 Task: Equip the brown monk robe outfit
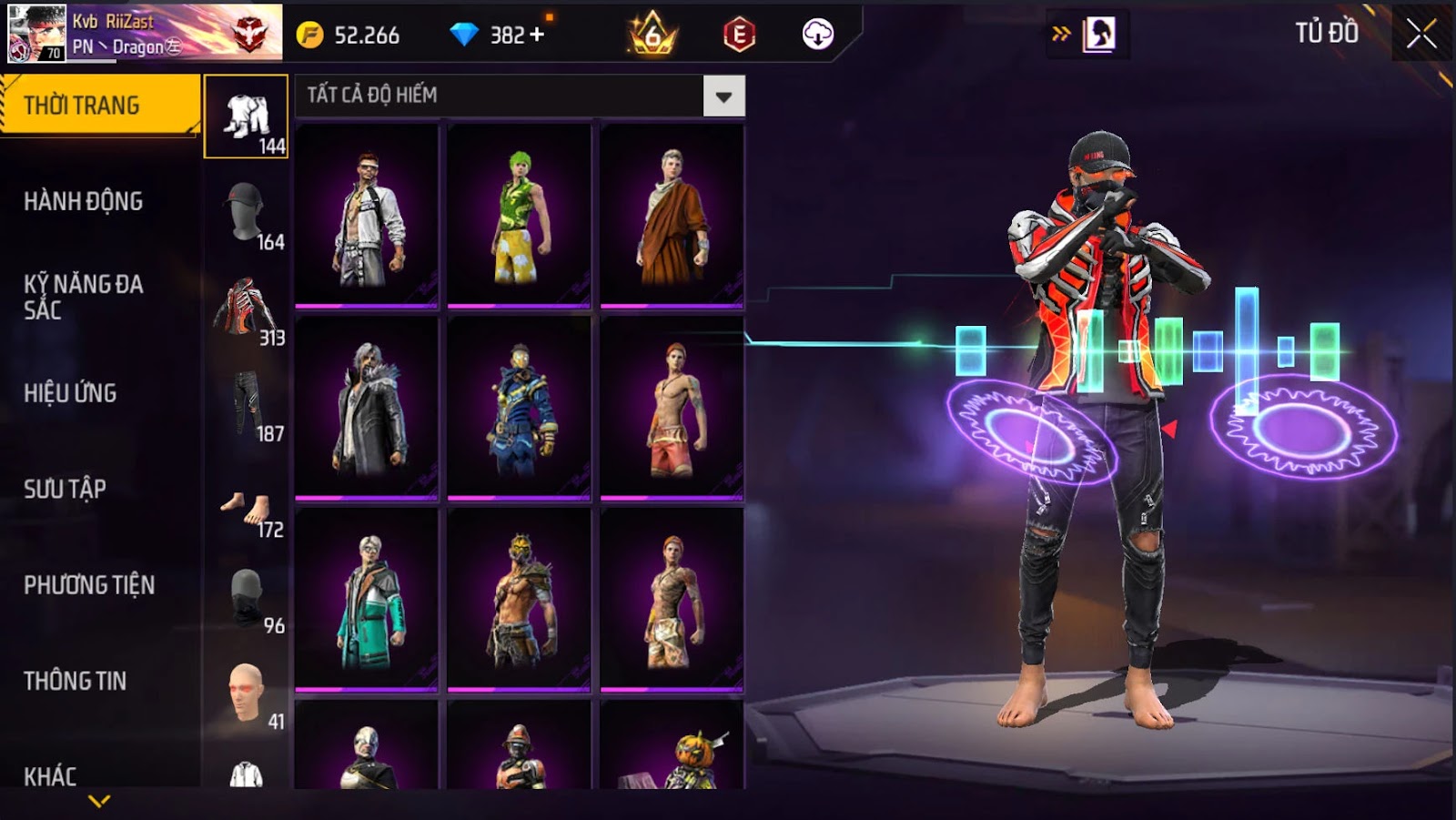[672, 216]
